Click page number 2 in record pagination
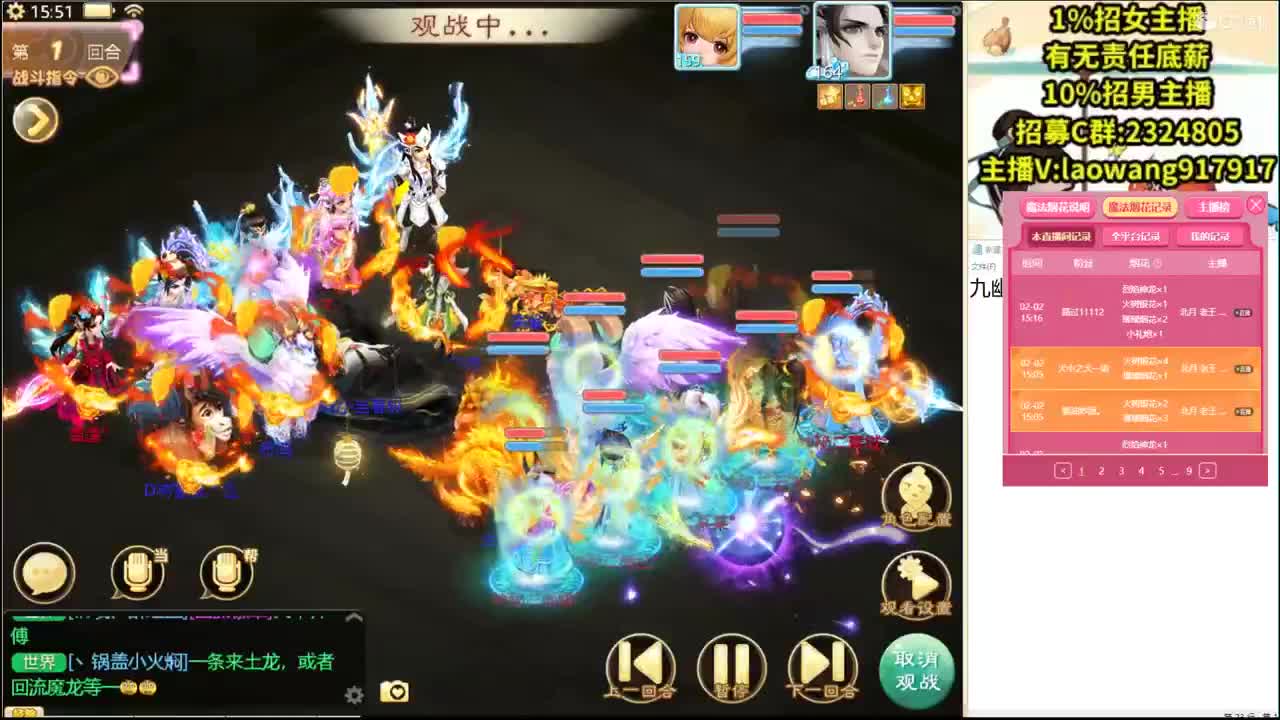1280x720 pixels. [x=1102, y=470]
